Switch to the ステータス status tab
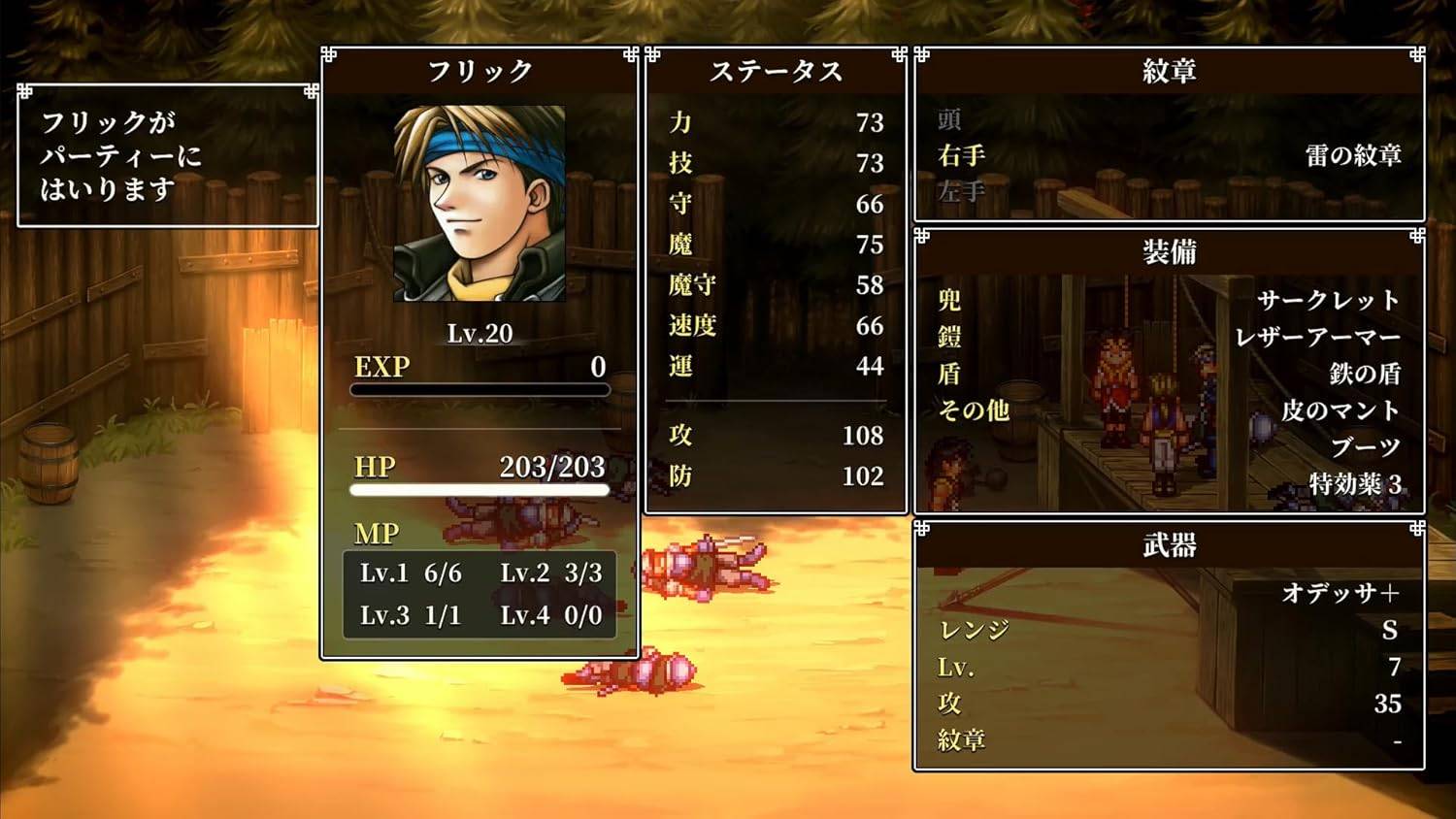1456x819 pixels. click(x=777, y=70)
